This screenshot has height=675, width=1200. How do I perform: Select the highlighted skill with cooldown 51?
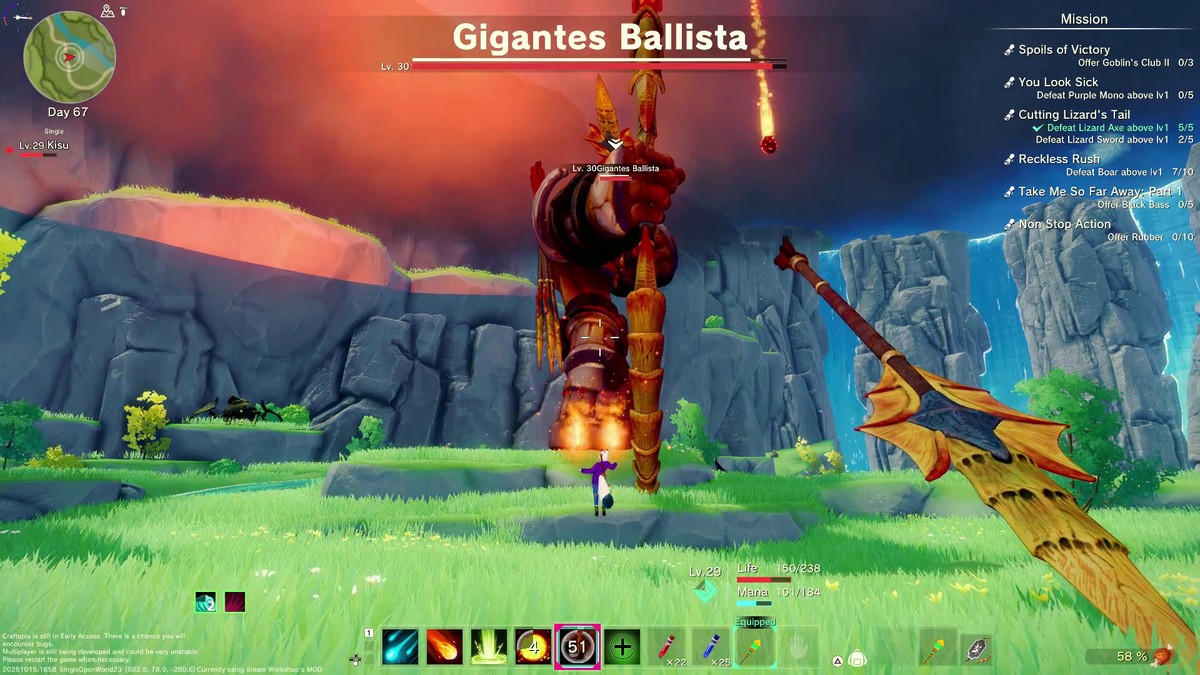pos(577,647)
